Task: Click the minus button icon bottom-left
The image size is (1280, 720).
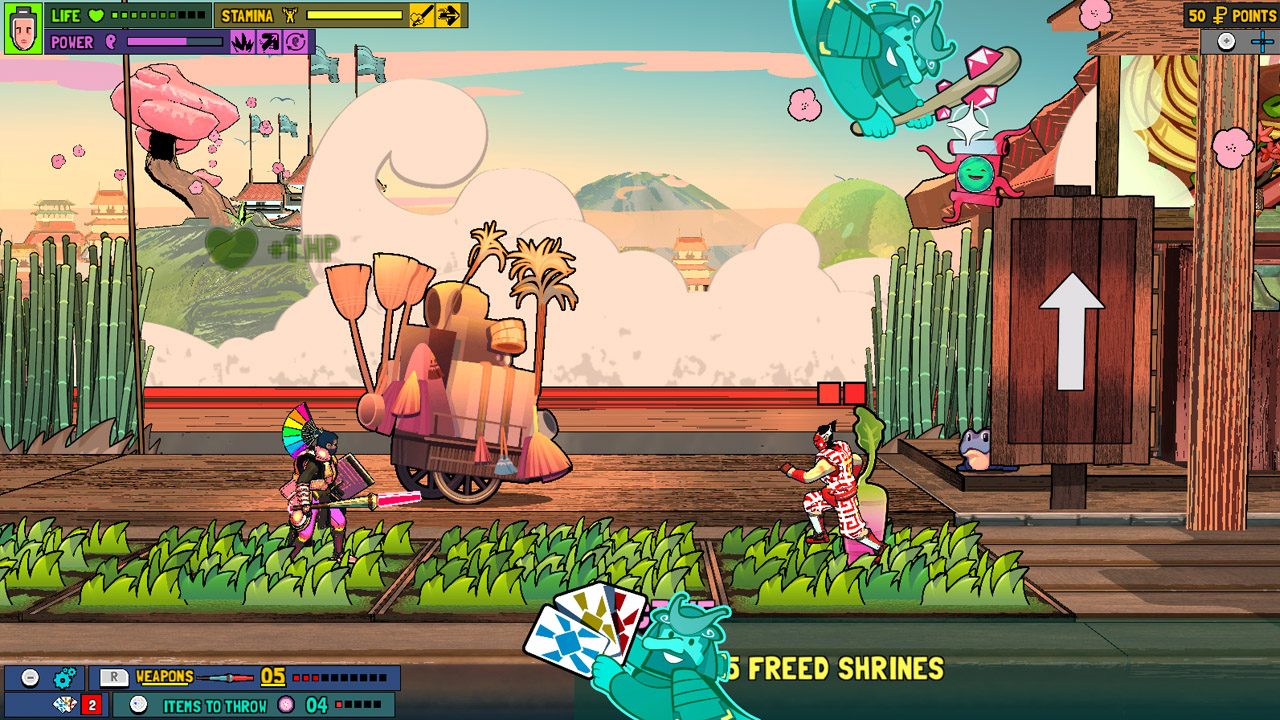Action: coord(30,678)
